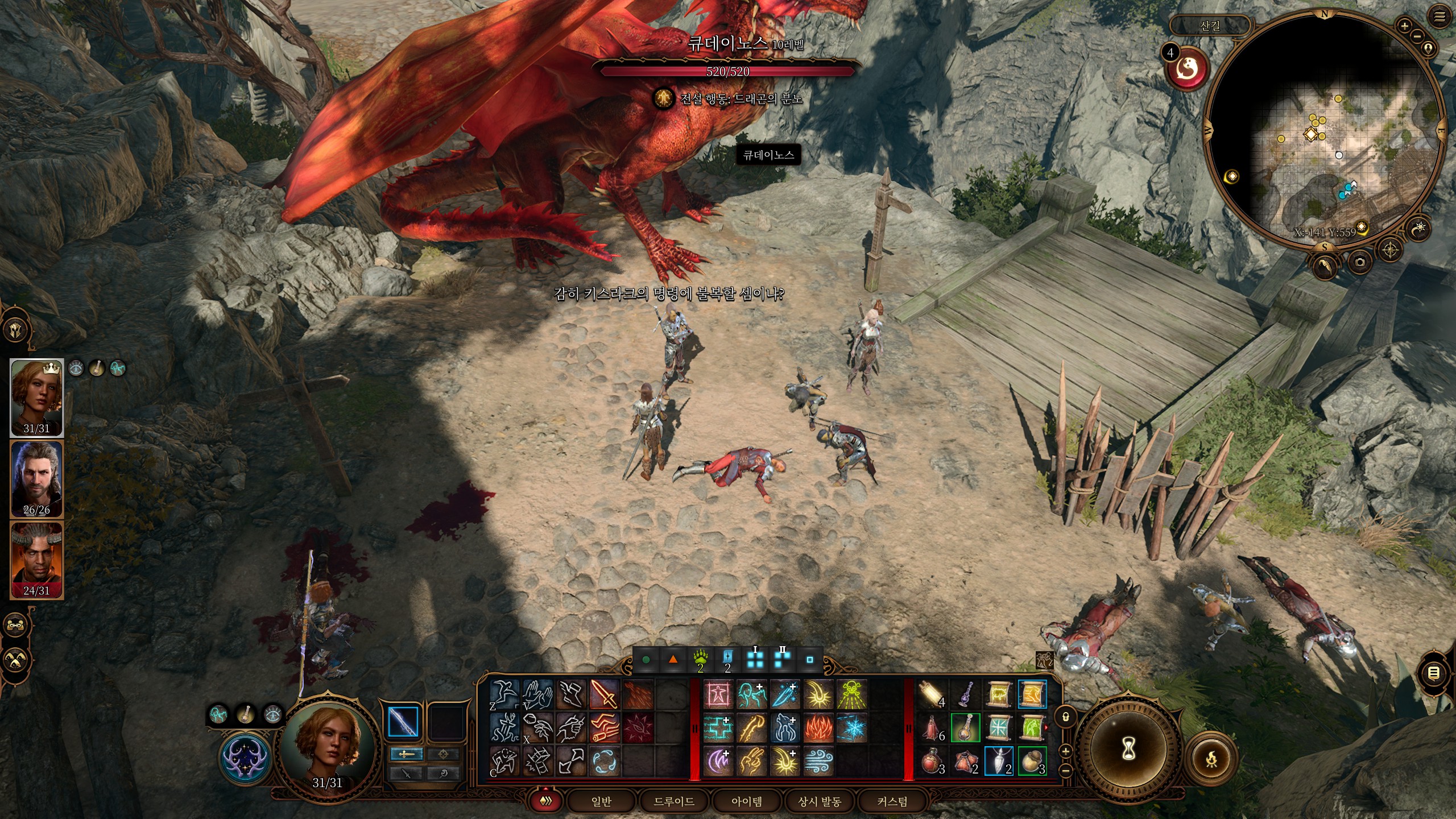
Task: Activate the red sword attack skill
Action: (604, 694)
